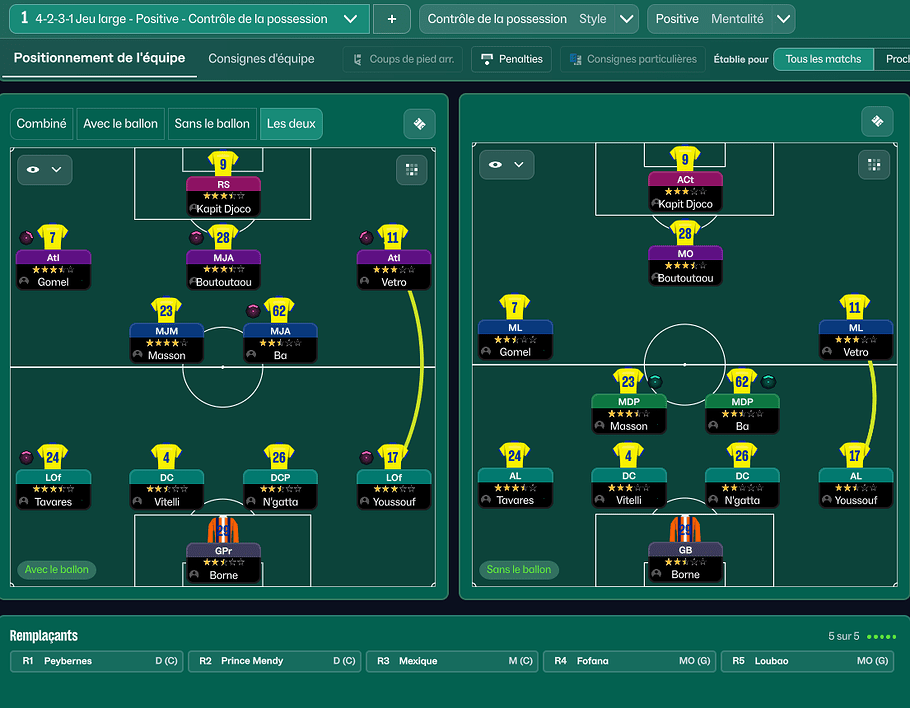Select Positionnement de l'équipe tab
The image size is (910, 708).
(99, 58)
